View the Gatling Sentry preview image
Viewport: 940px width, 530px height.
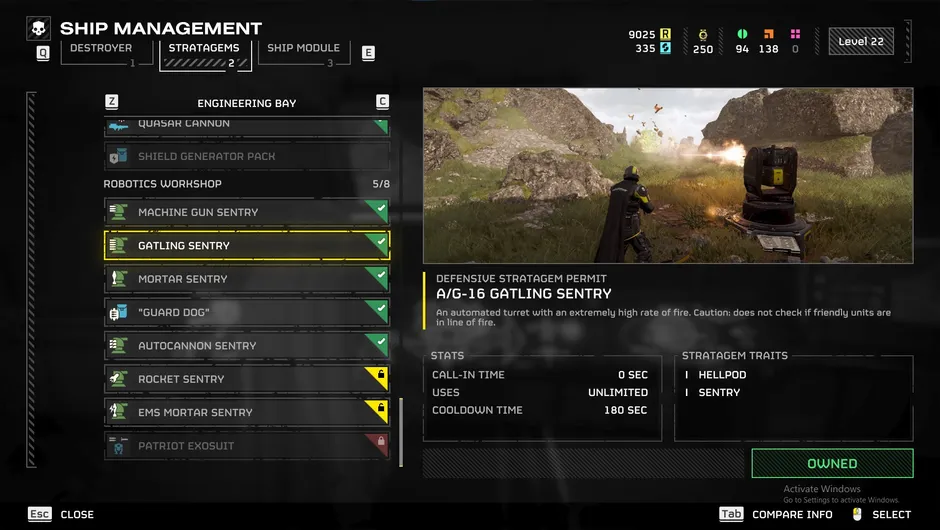click(x=668, y=175)
